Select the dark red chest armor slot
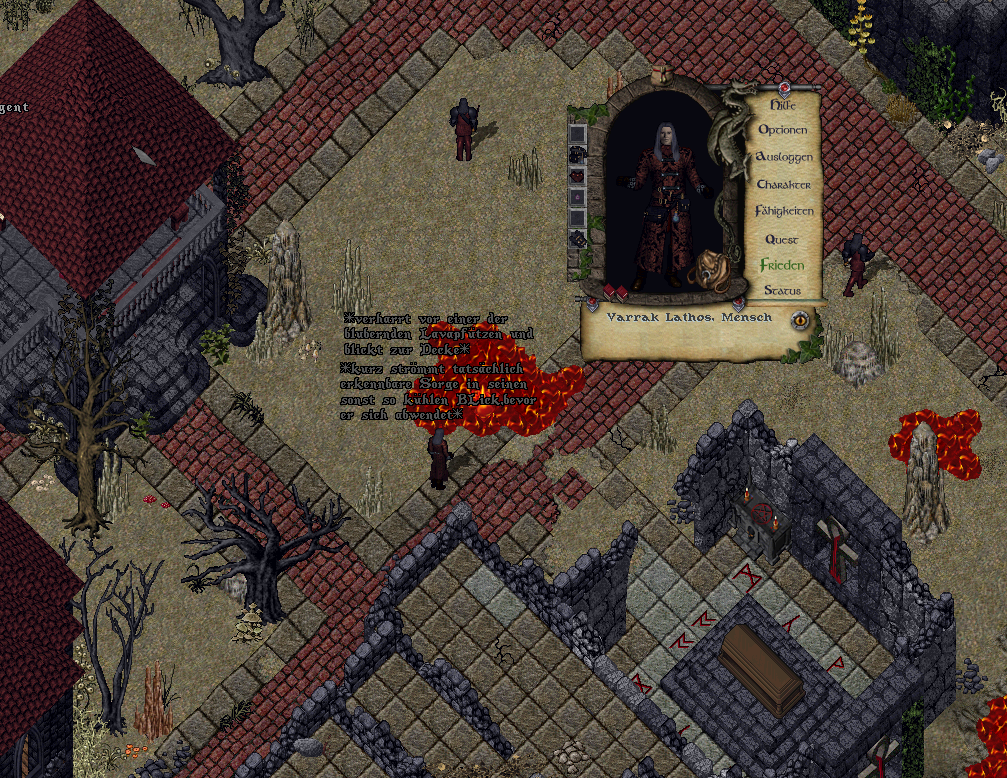 click(577, 176)
